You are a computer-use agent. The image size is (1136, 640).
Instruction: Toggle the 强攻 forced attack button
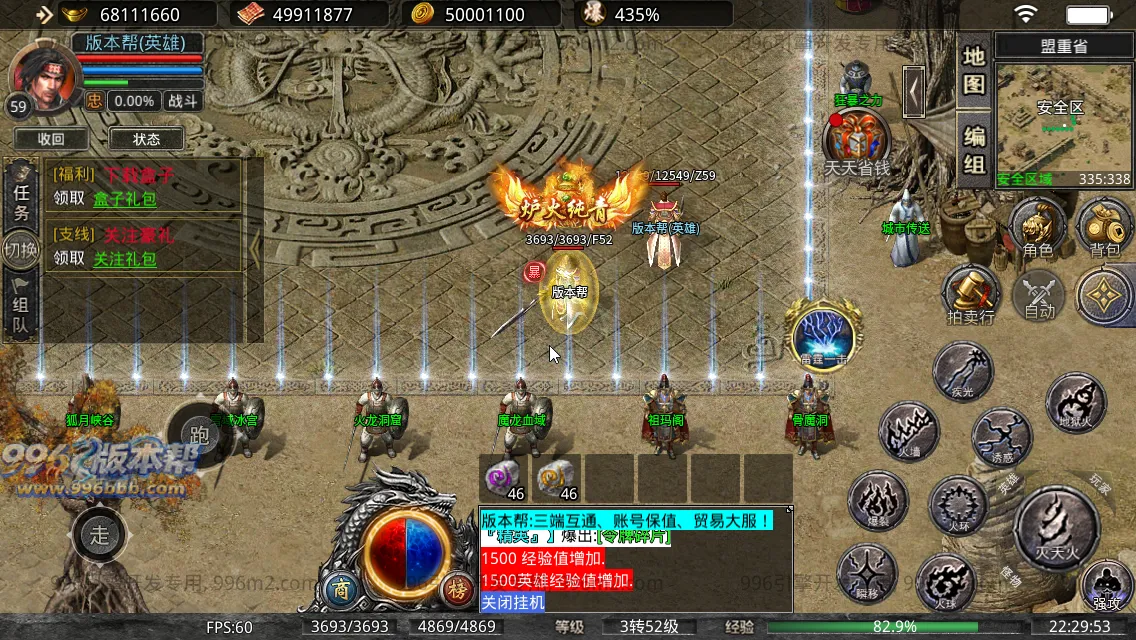tap(1106, 585)
